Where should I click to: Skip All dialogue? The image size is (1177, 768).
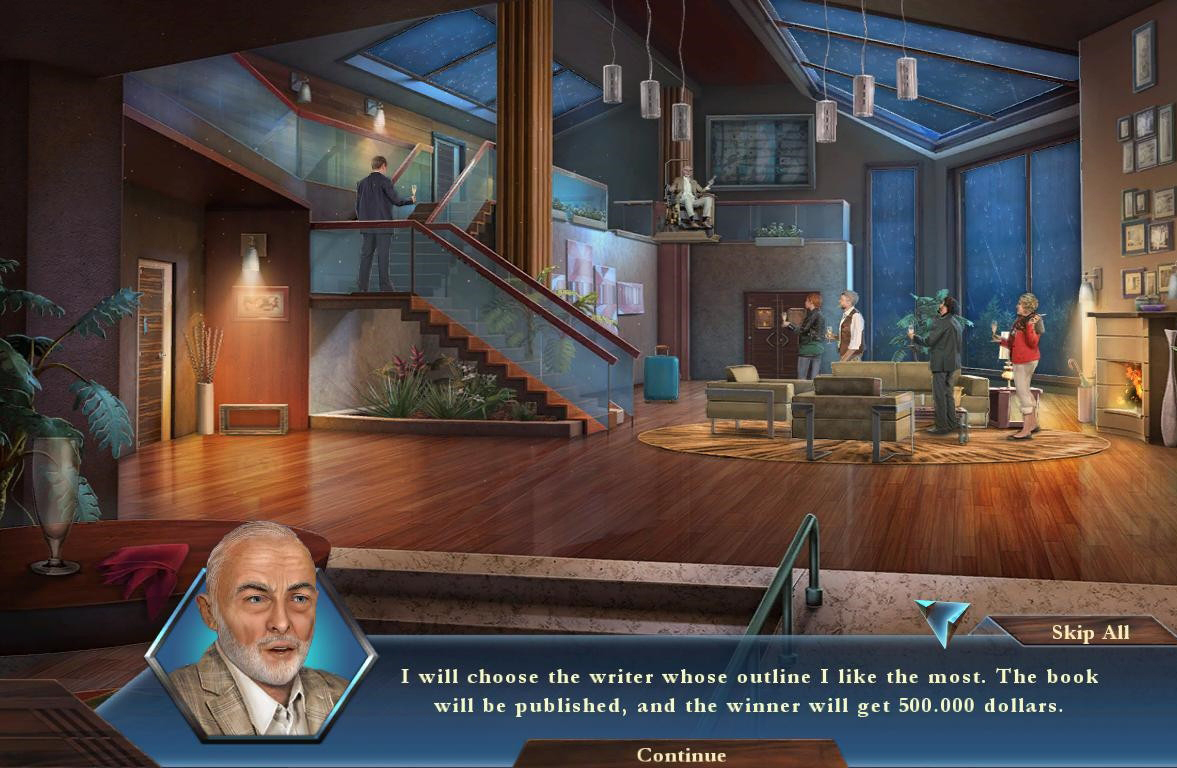point(1089,632)
